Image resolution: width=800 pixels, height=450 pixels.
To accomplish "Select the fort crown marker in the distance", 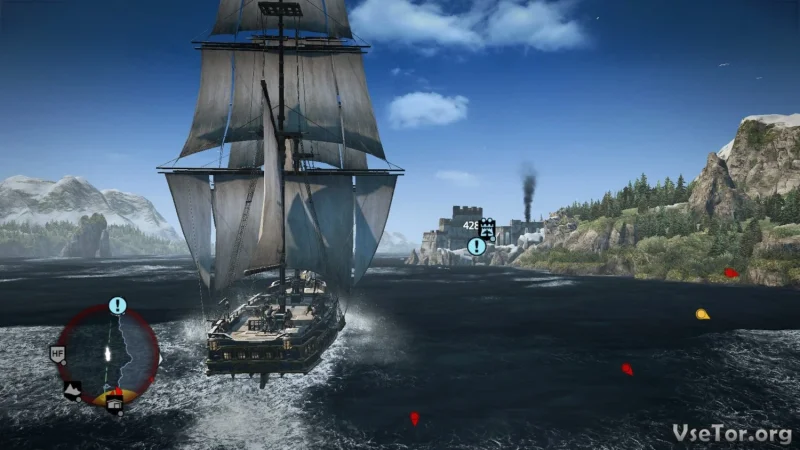I will tap(487, 227).
